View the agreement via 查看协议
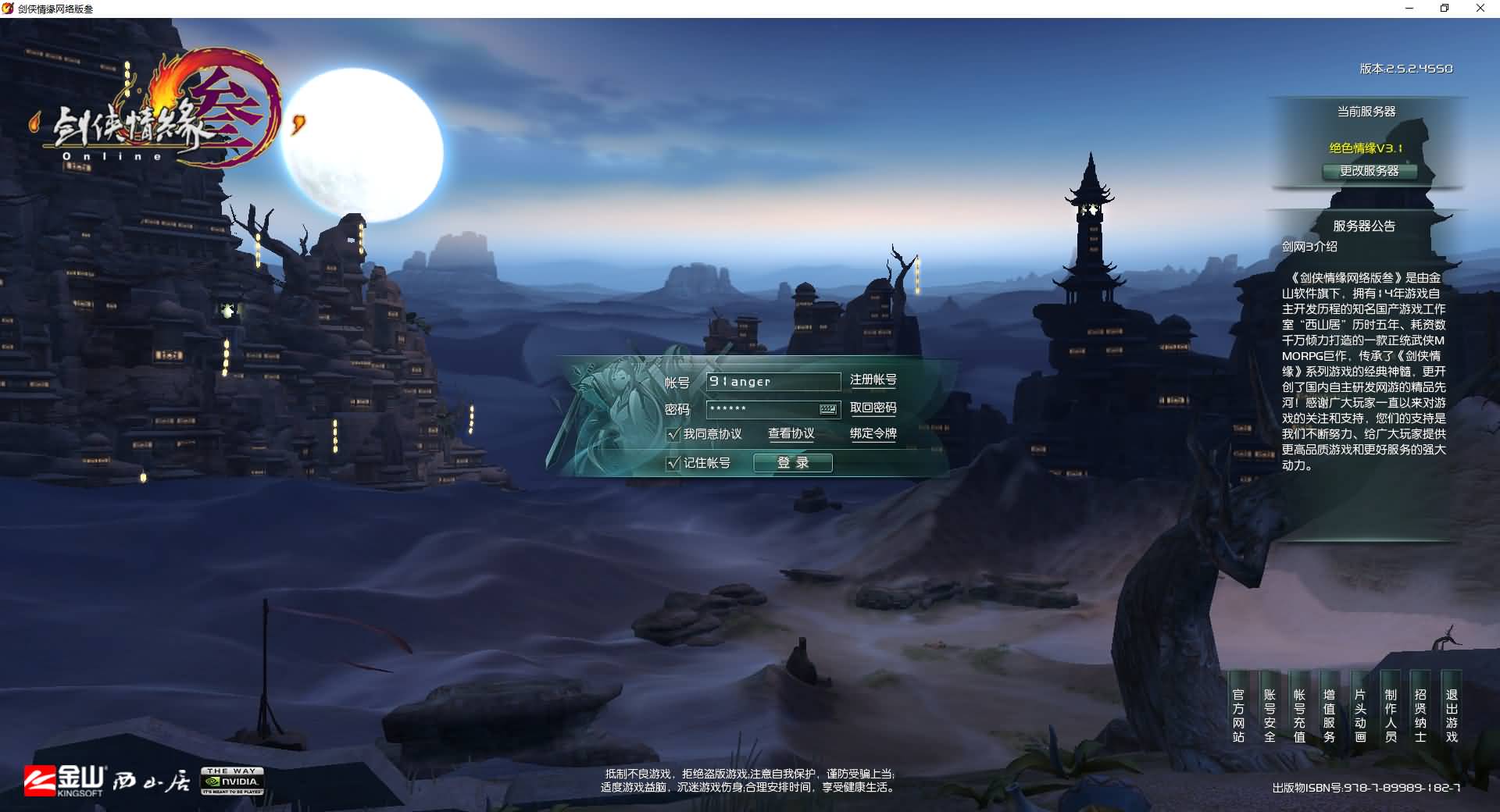This screenshot has width=1500, height=812. [x=791, y=434]
